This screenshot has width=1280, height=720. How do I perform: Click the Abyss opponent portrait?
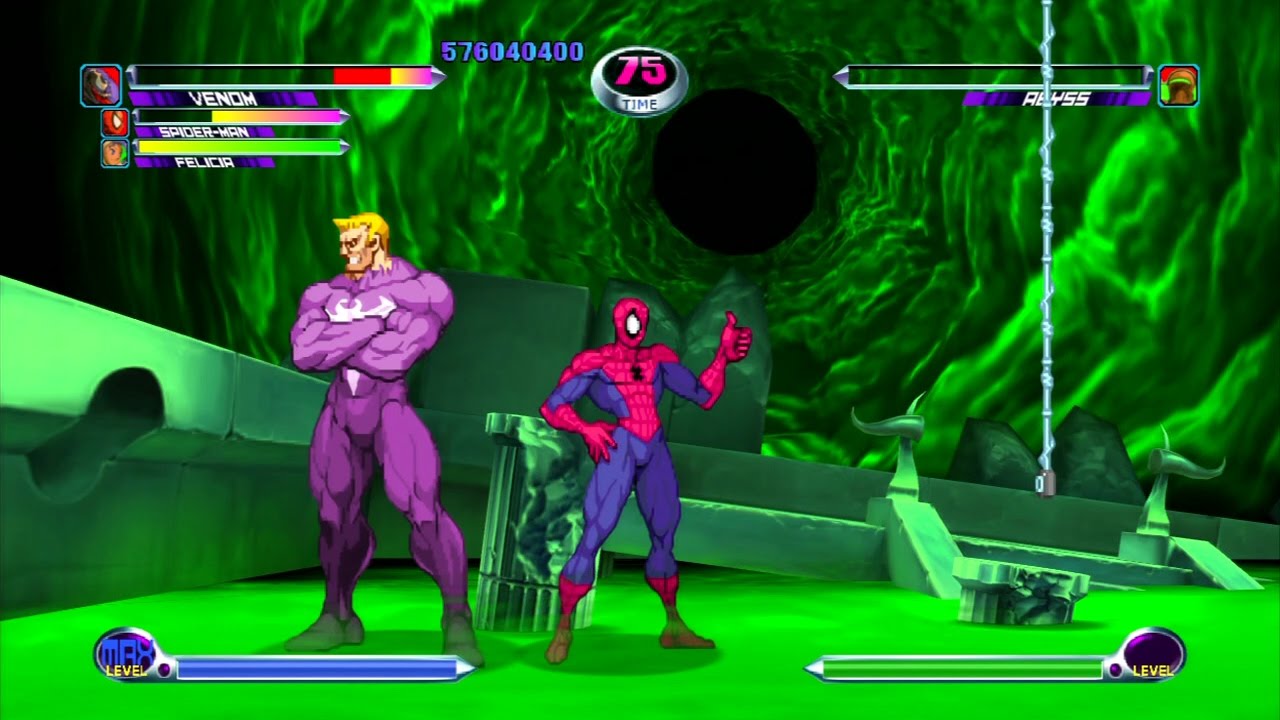coord(1179,86)
